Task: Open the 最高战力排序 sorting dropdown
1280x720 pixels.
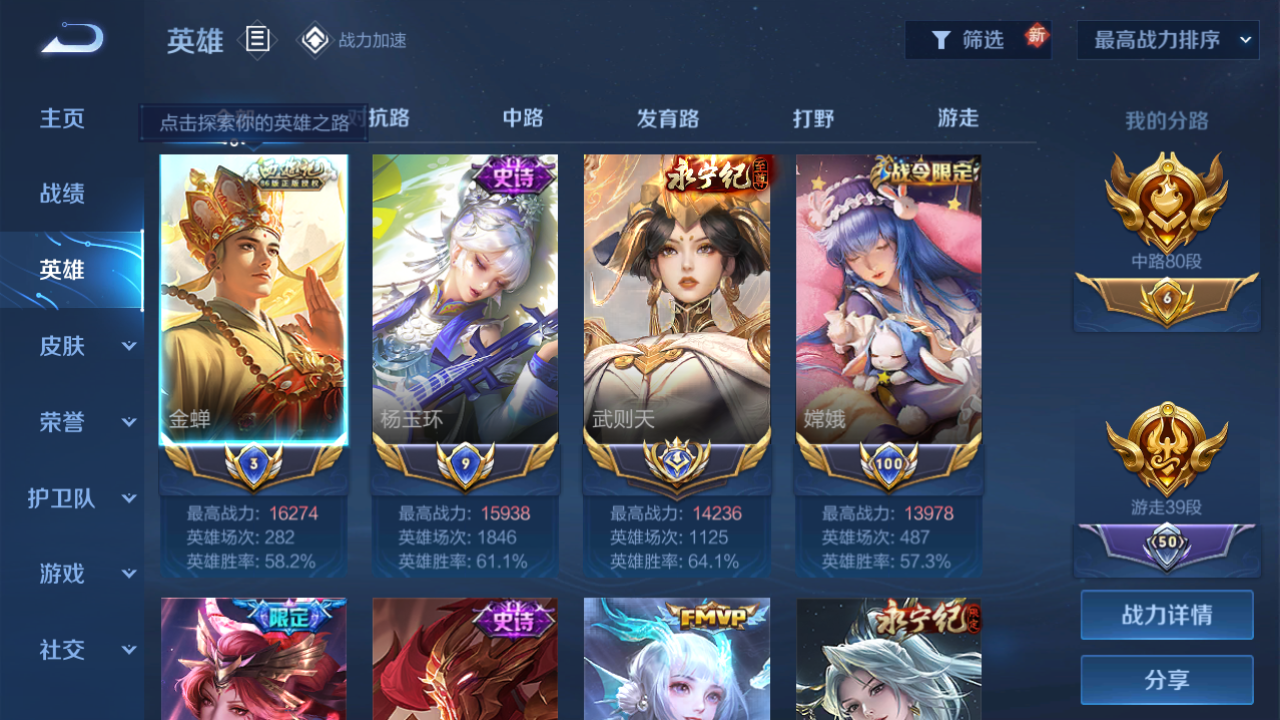Action: pos(1166,39)
